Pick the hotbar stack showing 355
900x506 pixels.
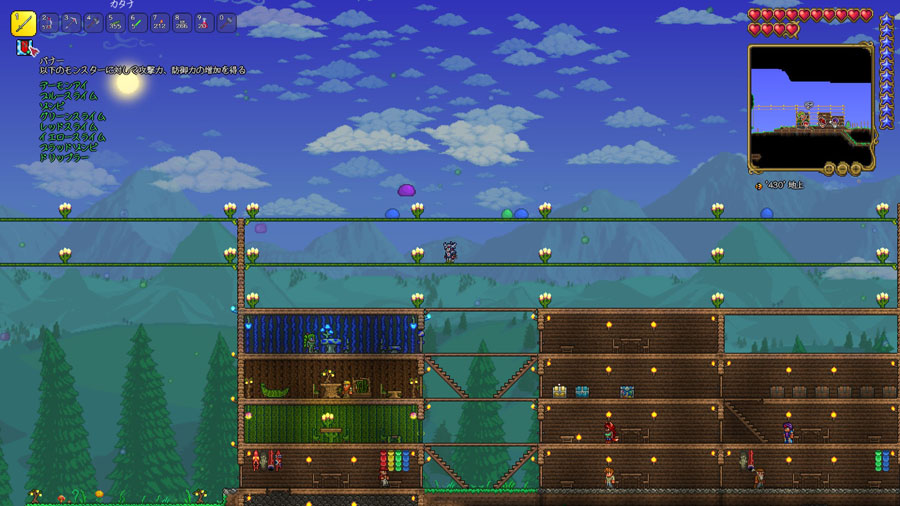click(115, 22)
